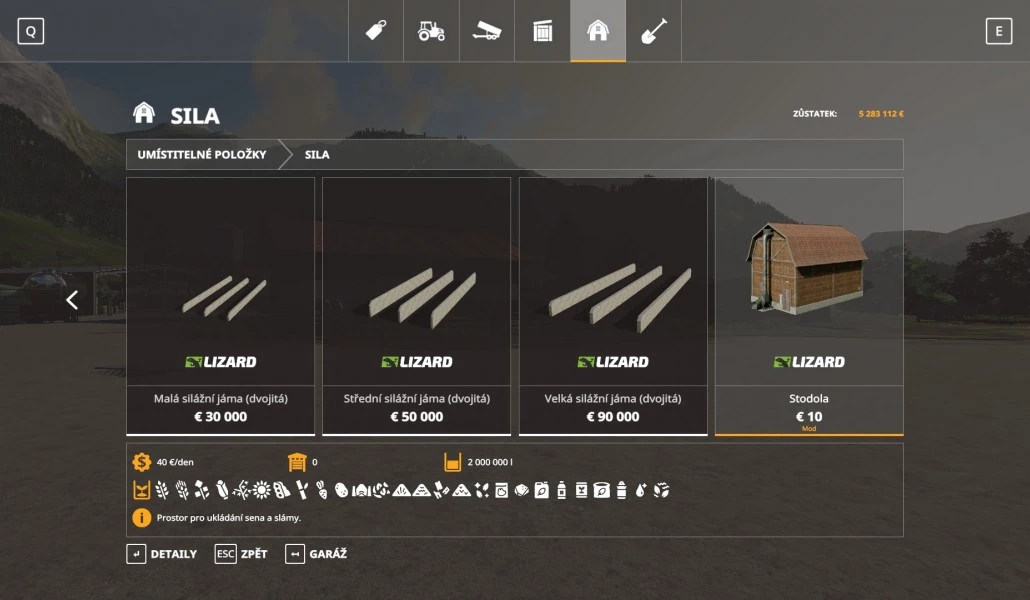Show previous items with the left arrow

72,300
